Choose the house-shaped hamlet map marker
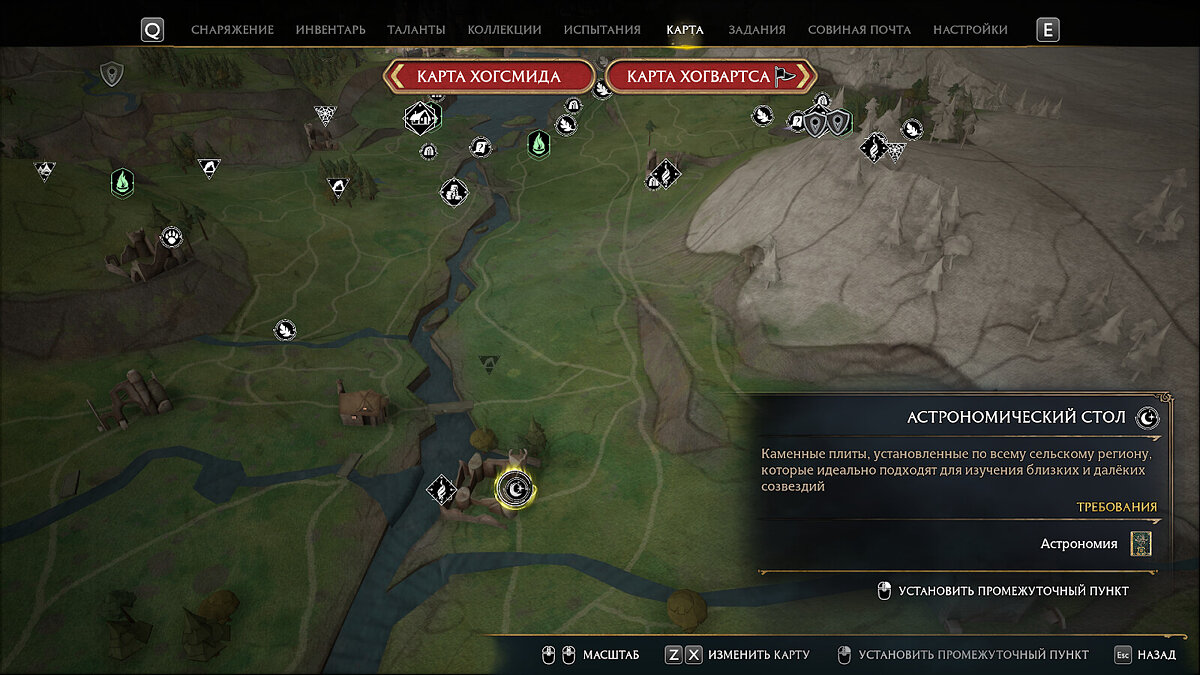1200x675 pixels. tap(421, 118)
